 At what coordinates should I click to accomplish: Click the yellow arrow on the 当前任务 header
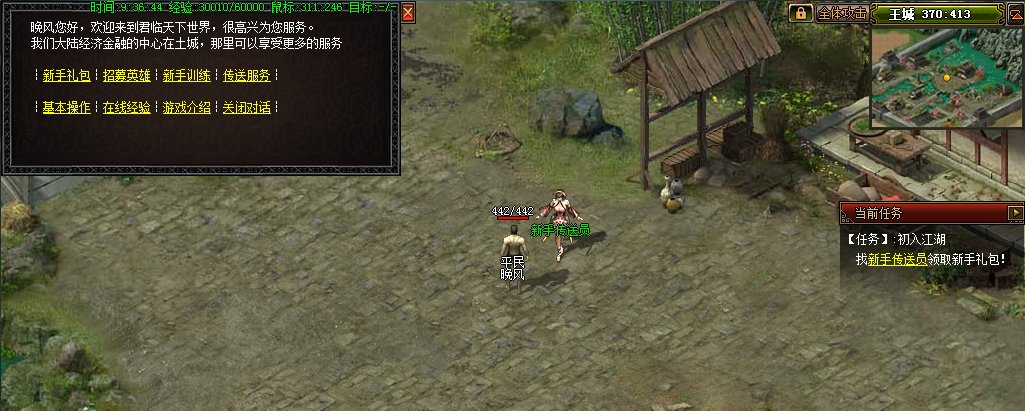(1015, 213)
